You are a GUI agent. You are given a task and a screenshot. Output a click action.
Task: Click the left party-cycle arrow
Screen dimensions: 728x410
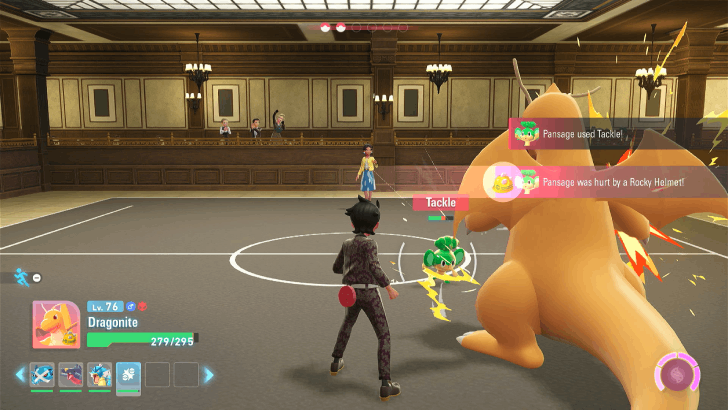(x=19, y=375)
